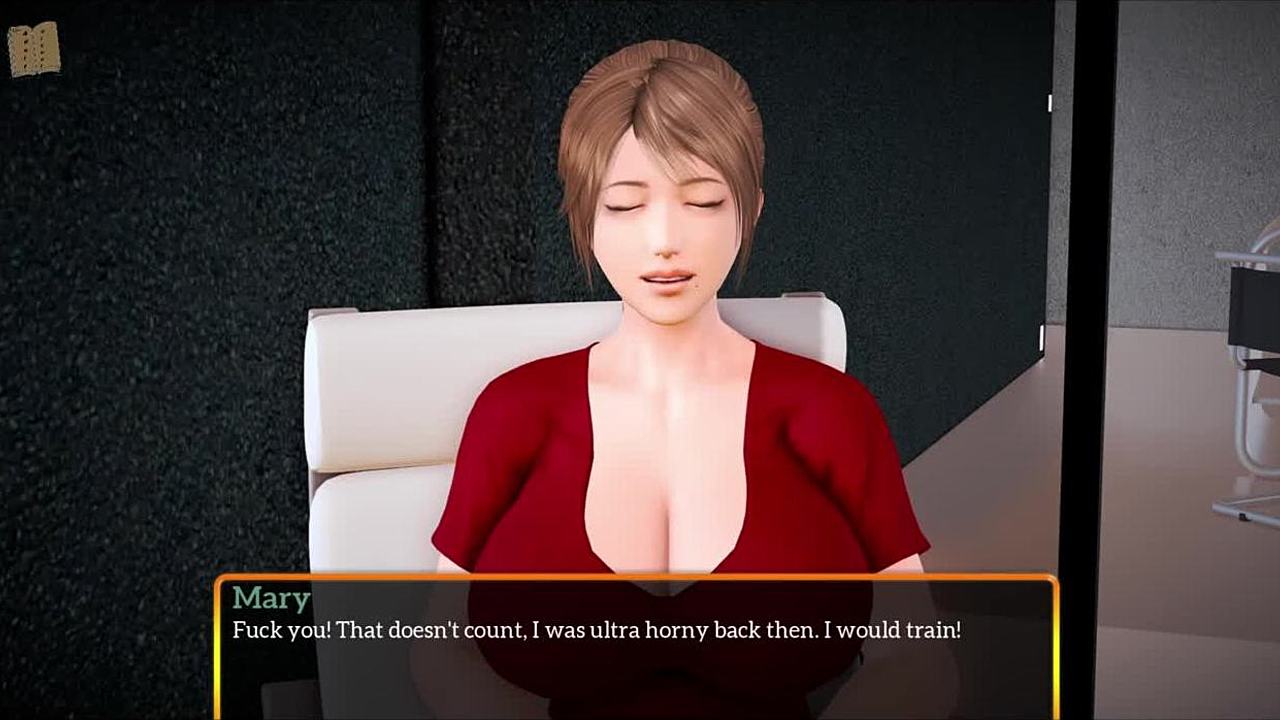Open the journal book icon
The image size is (1280, 720).
[34, 49]
